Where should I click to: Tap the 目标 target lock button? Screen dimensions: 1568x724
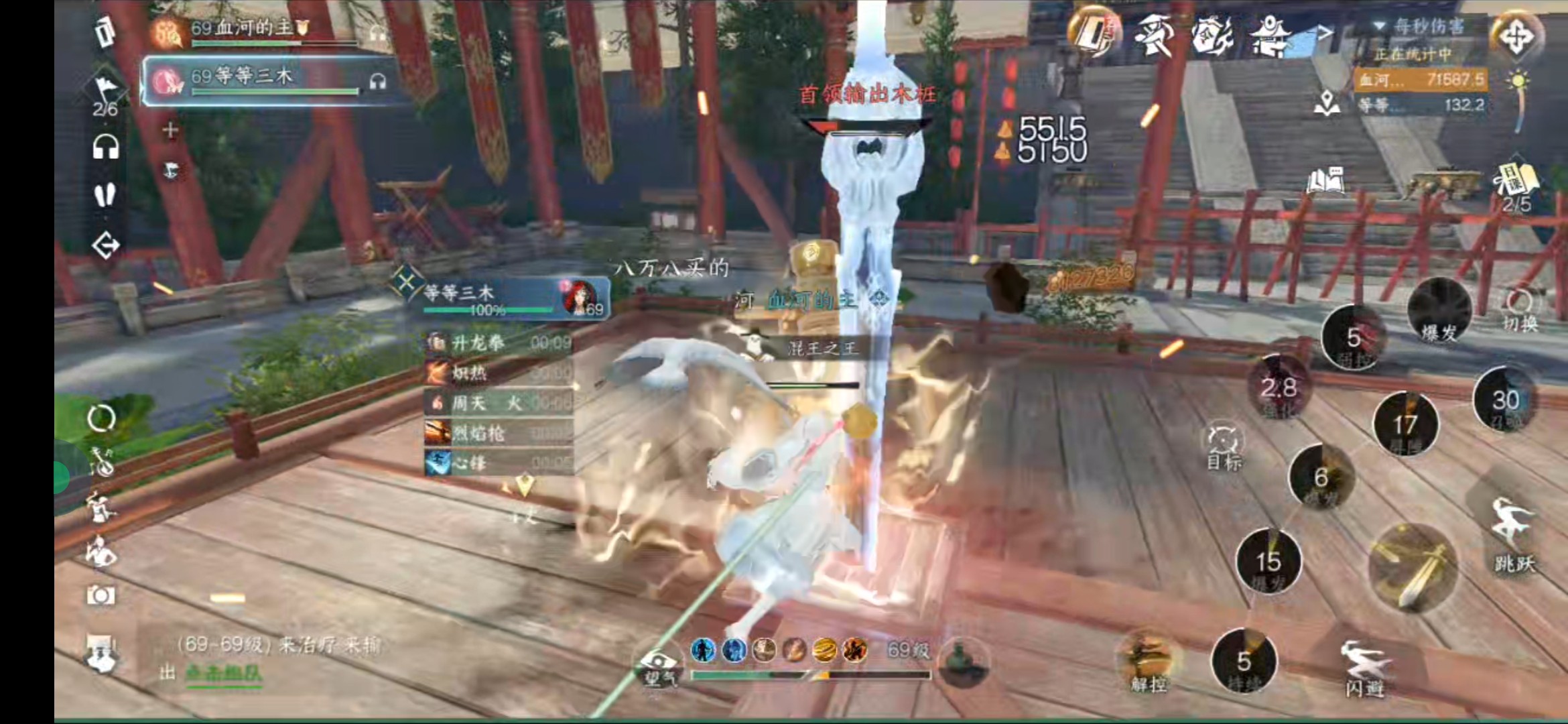tap(1224, 447)
